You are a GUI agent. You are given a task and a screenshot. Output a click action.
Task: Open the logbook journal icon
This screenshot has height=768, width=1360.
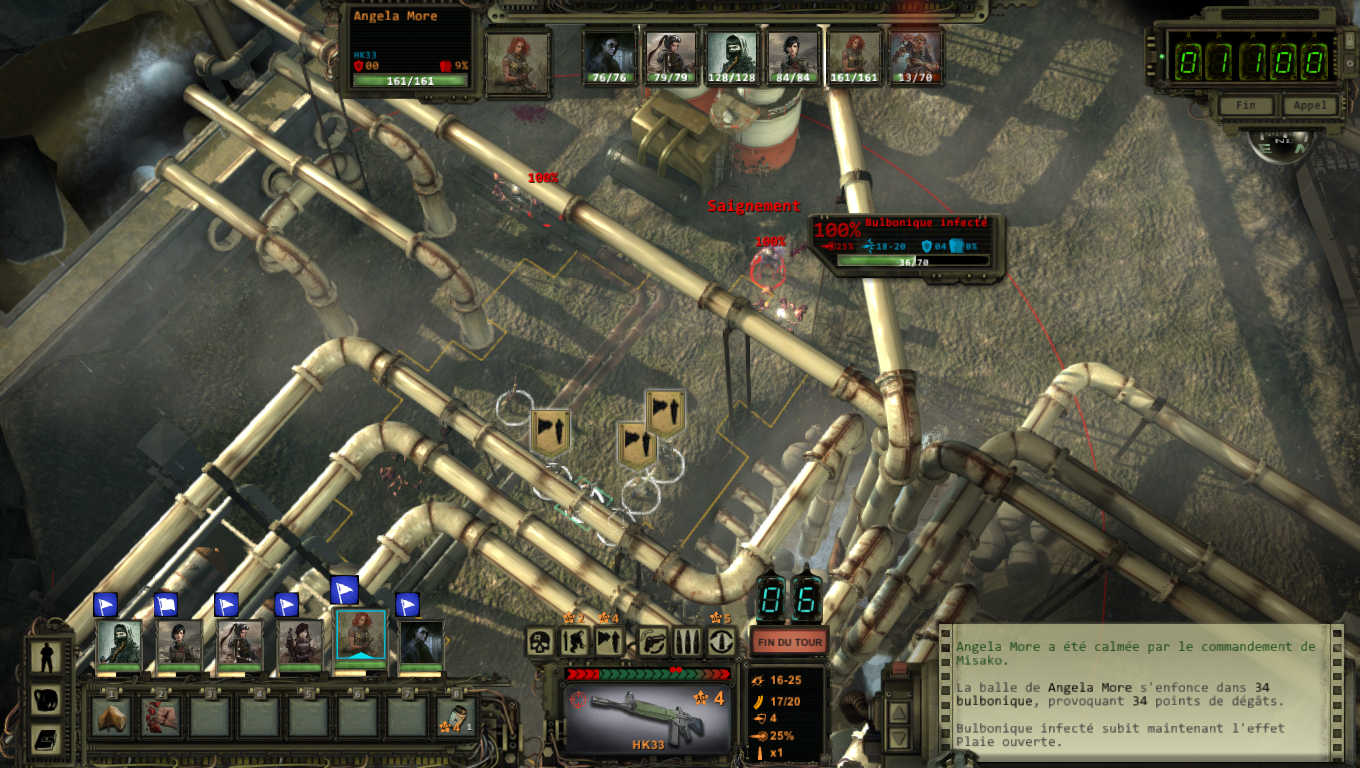coord(46,739)
